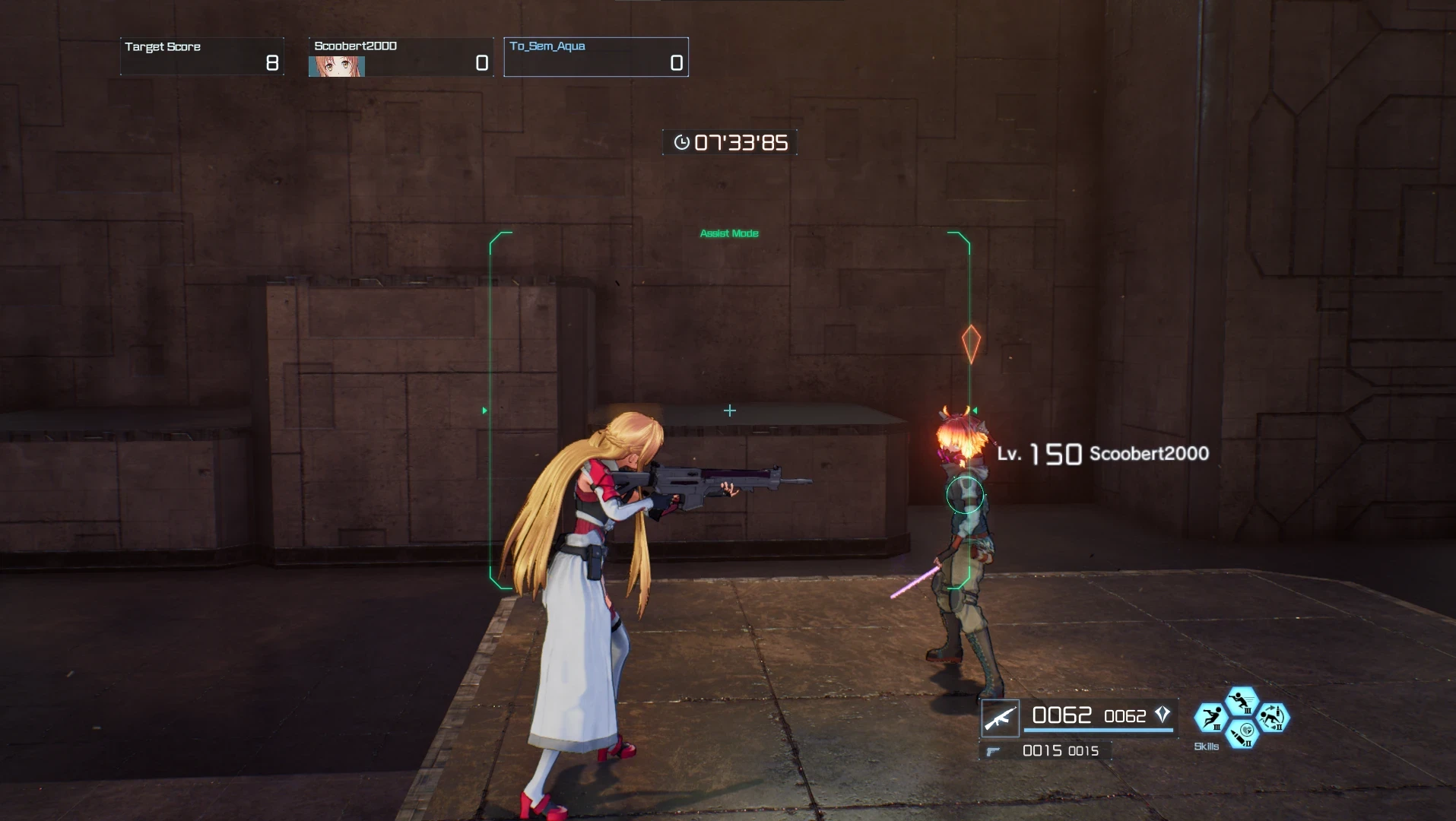Viewport: 1456px width, 821px height.
Task: Click the Scoobert2000 avatar thumbnail
Action: (x=336, y=65)
